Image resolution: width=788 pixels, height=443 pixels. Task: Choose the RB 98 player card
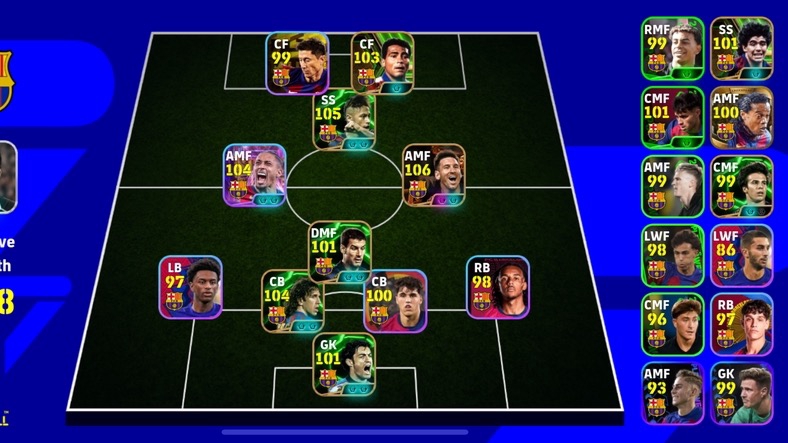[x=498, y=287]
